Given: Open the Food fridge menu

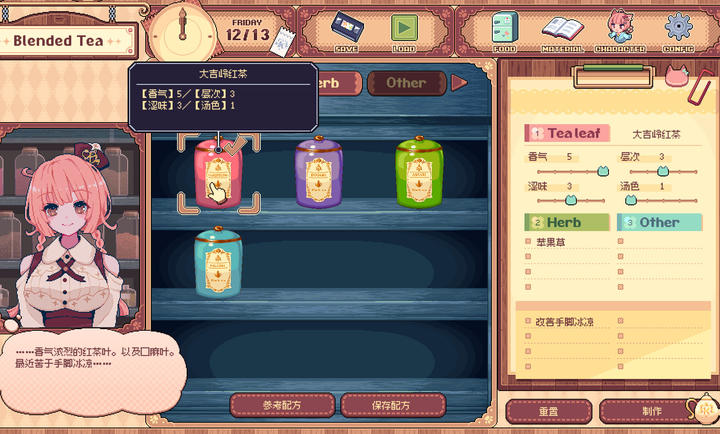Looking at the screenshot, I should [x=505, y=30].
